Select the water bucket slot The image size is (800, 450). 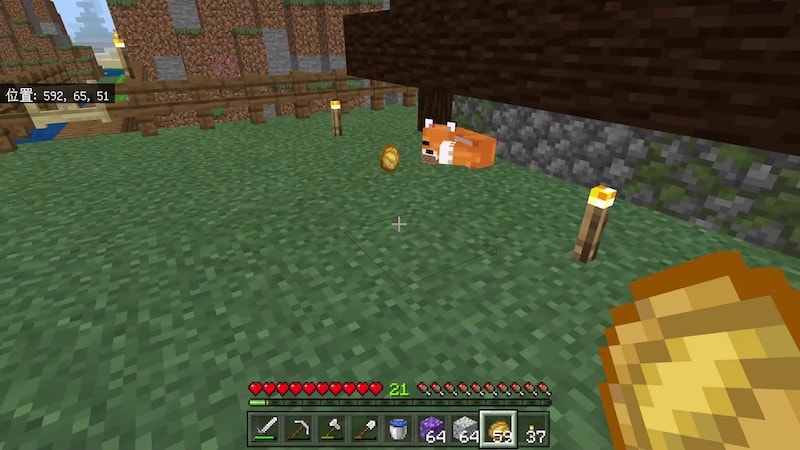398,429
